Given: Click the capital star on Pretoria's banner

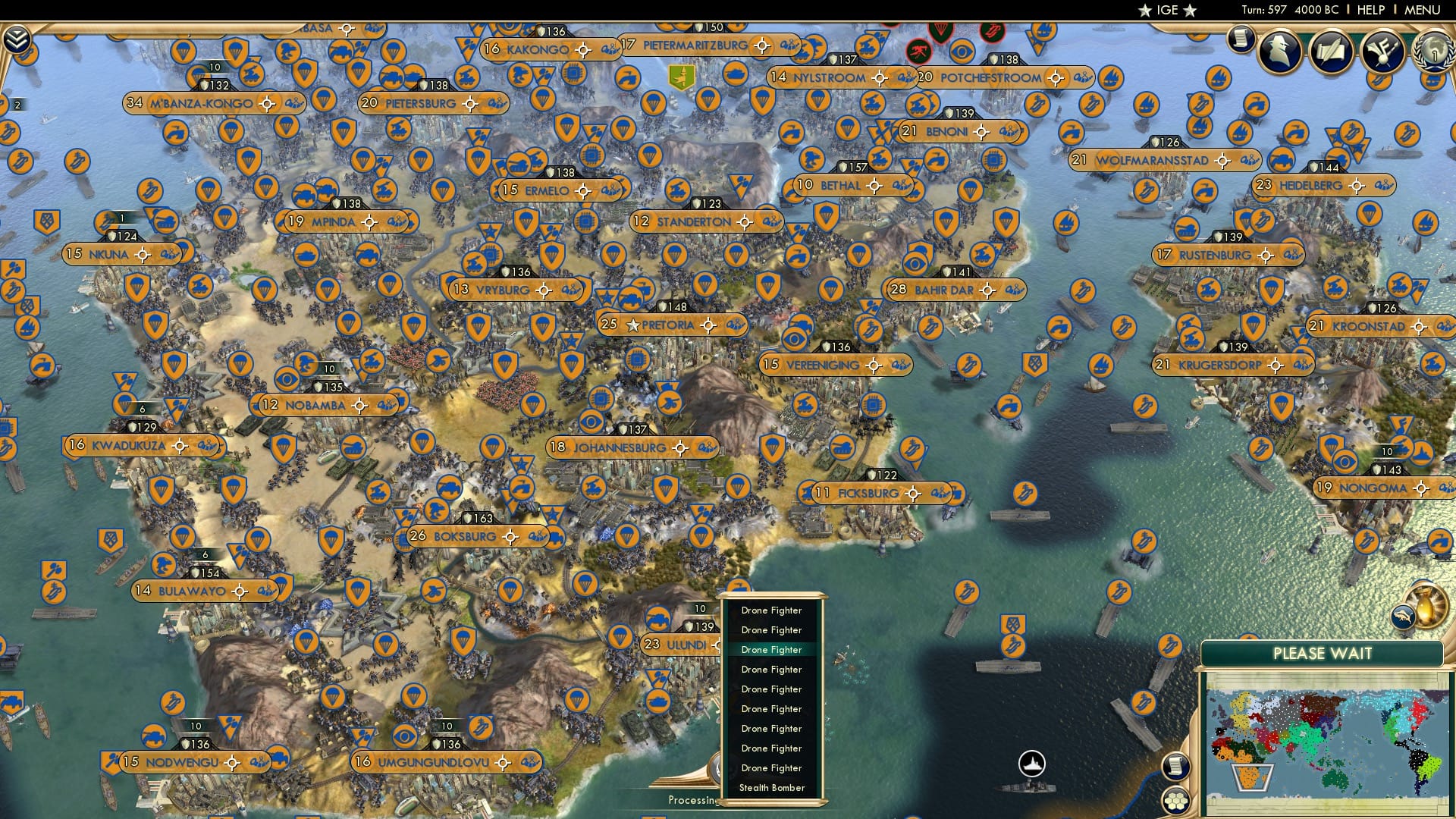Looking at the screenshot, I should click(633, 325).
